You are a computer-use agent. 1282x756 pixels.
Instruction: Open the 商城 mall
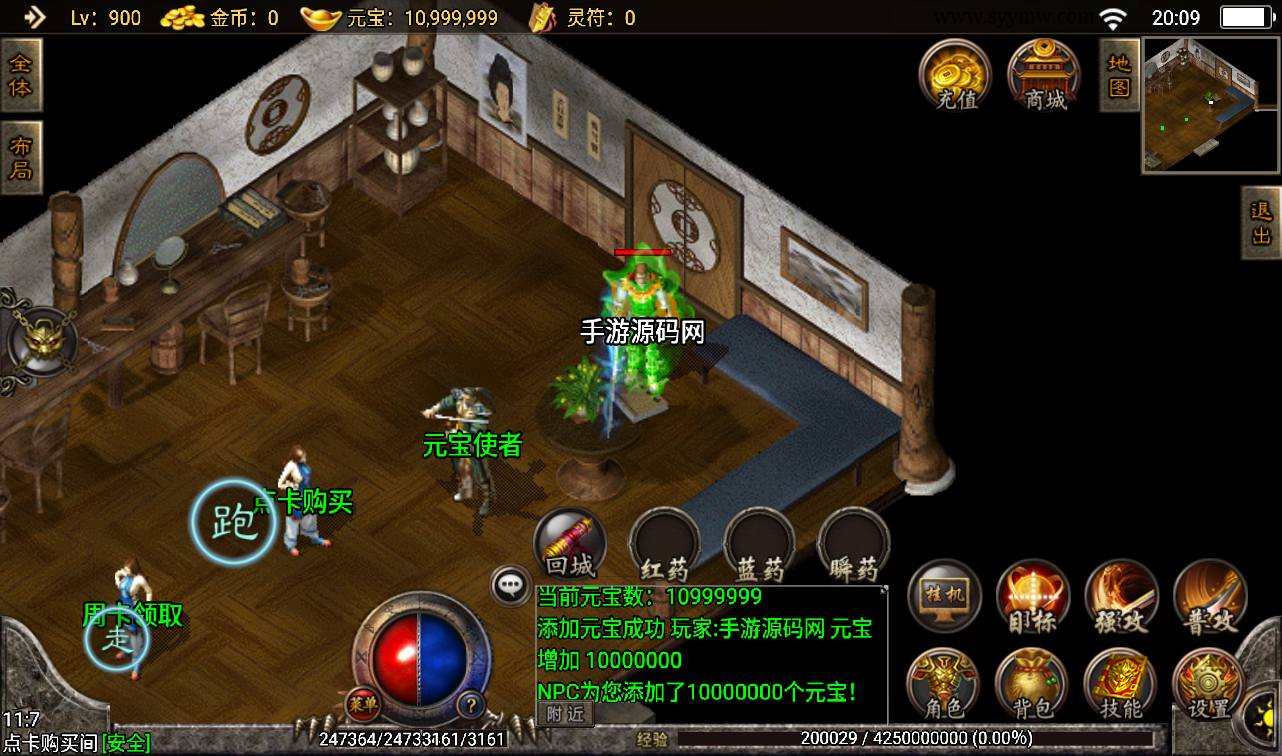[x=1044, y=74]
